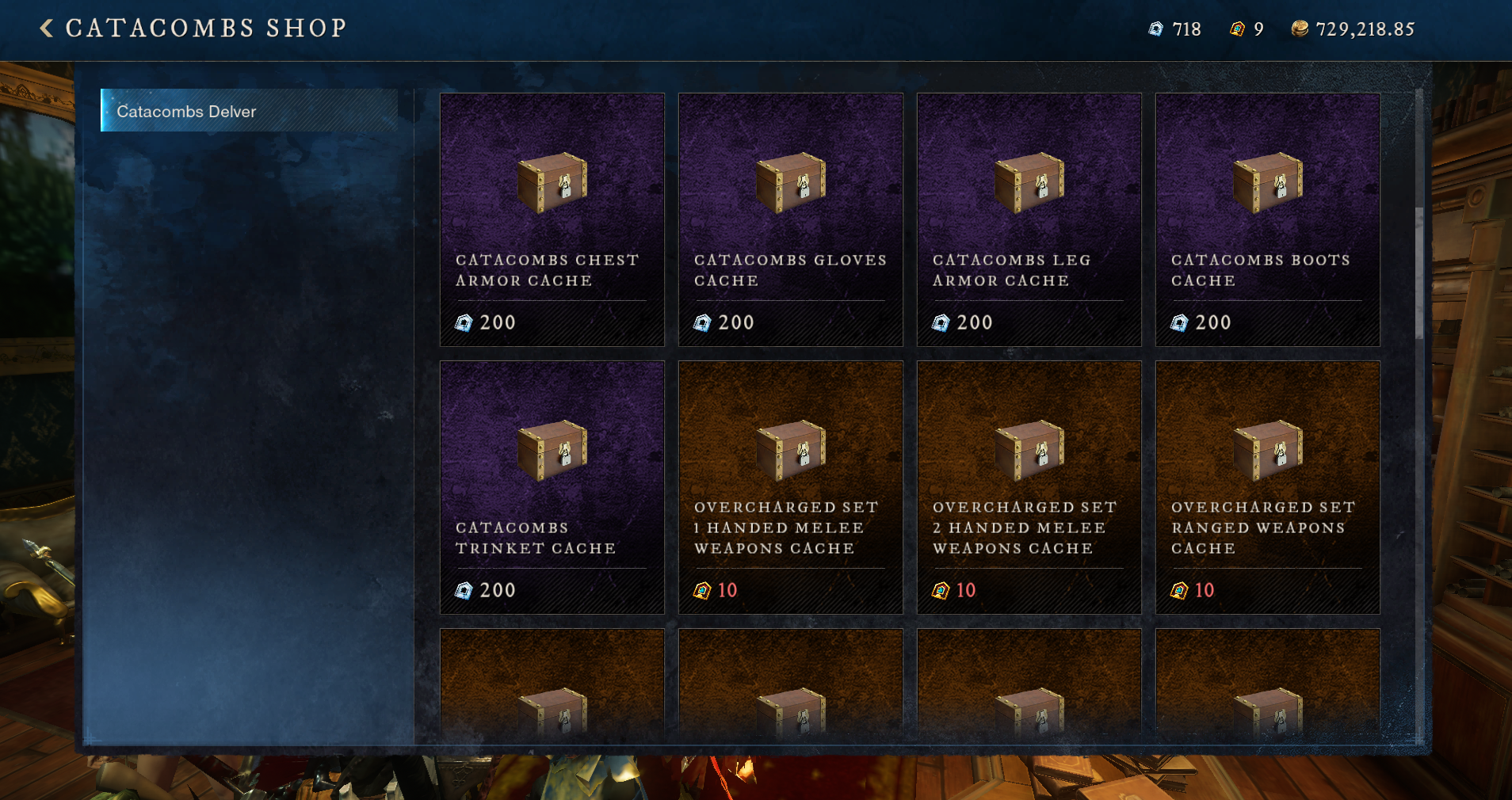Select the Catacombs Delver category
Viewport: 1512px width, 800px height.
pyautogui.click(x=250, y=111)
